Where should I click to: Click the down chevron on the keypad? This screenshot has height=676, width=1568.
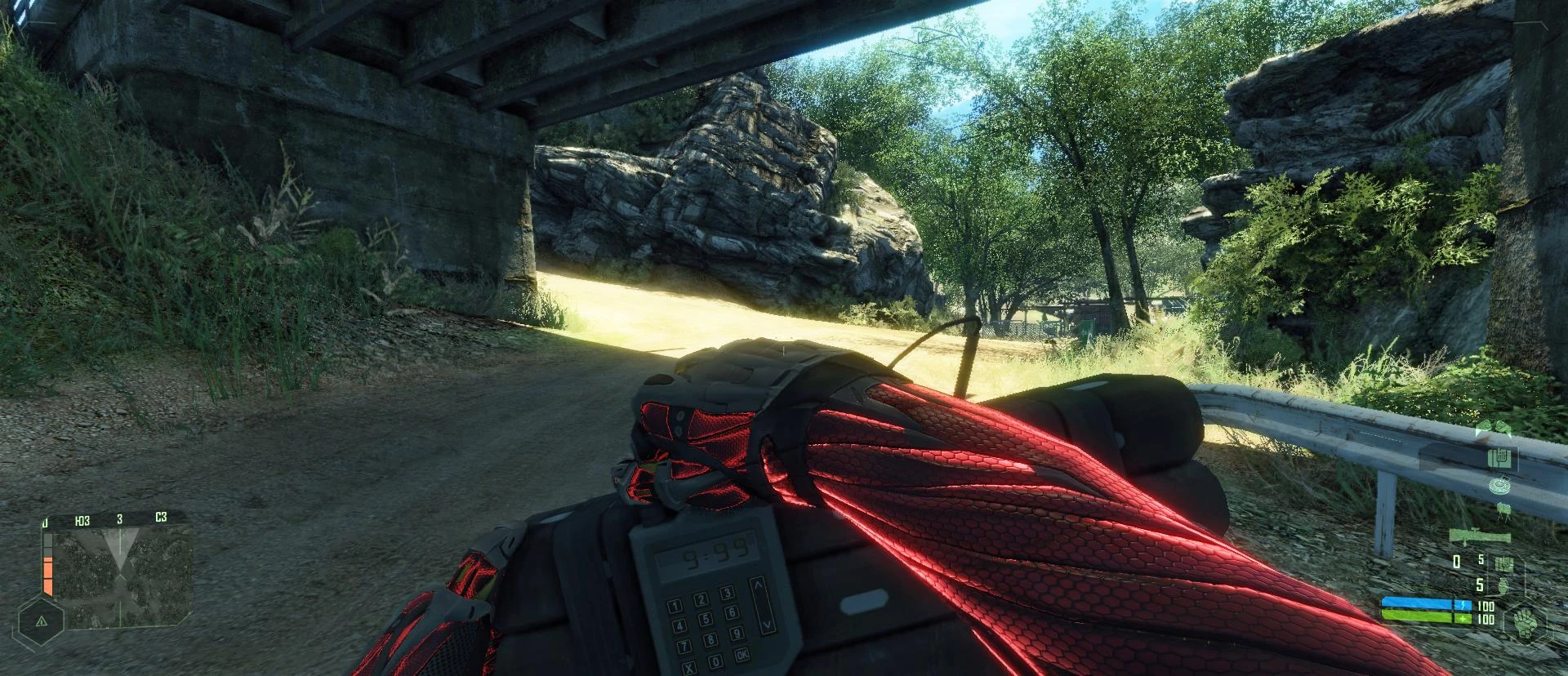pyautogui.click(x=767, y=625)
